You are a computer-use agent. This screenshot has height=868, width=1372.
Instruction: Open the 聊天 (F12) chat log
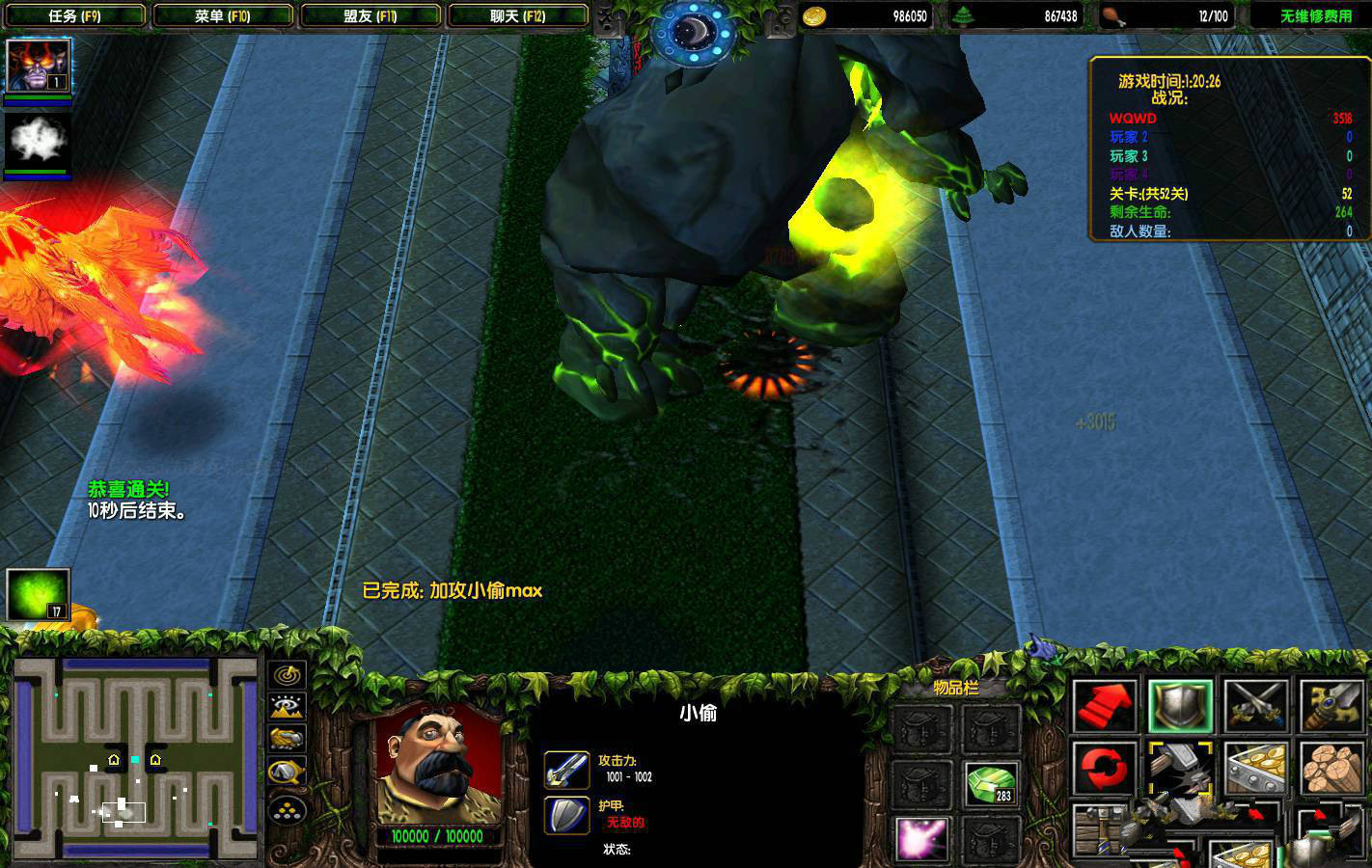518,16
